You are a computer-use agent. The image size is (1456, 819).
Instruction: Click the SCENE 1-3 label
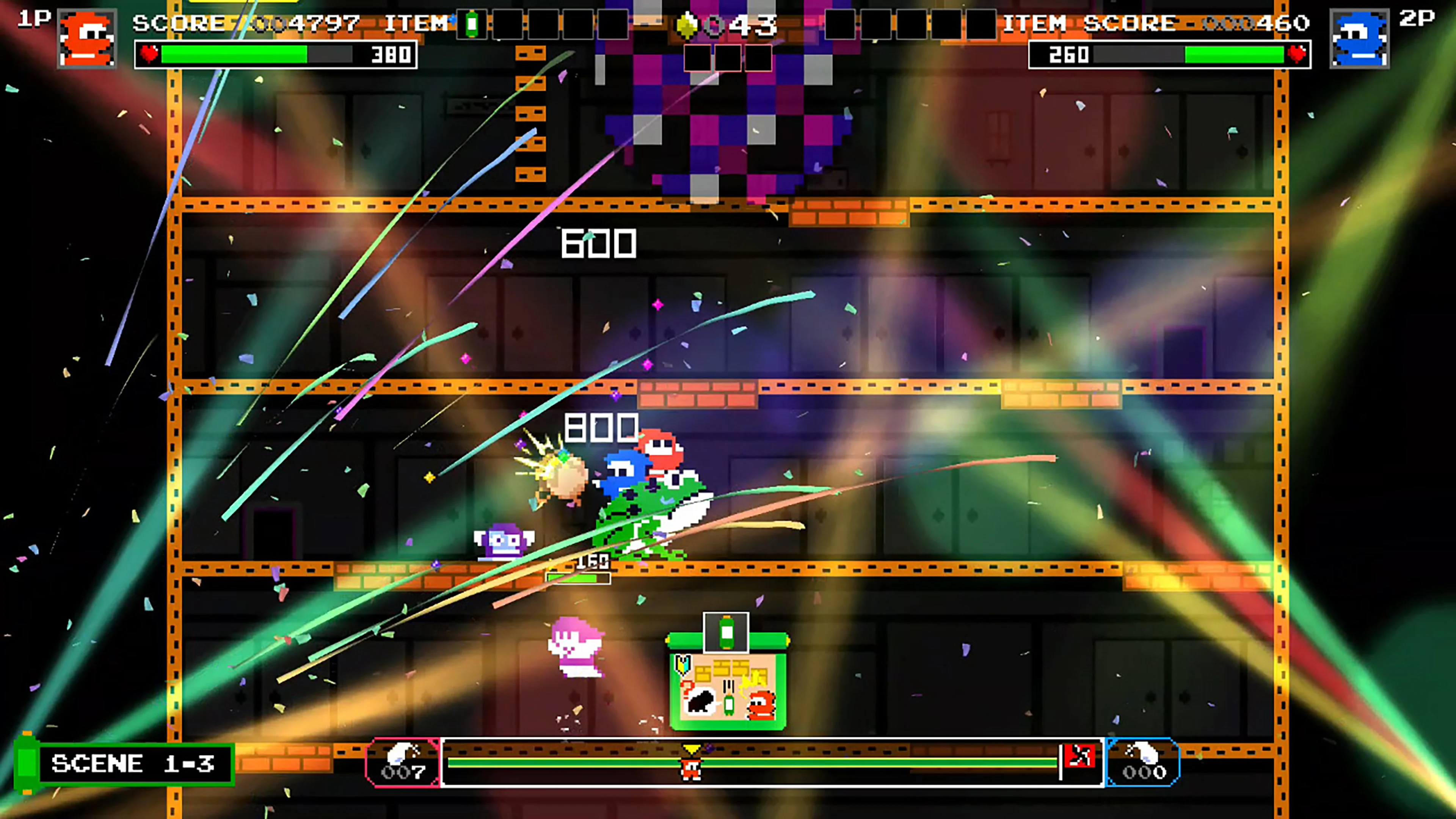click(133, 764)
